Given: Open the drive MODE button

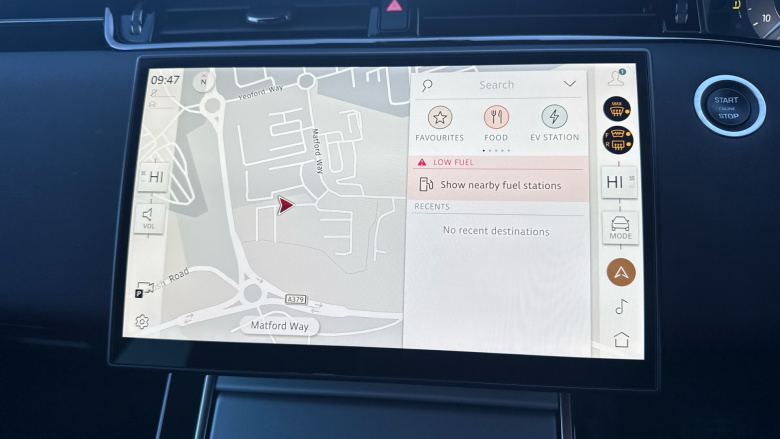Looking at the screenshot, I should [620, 226].
